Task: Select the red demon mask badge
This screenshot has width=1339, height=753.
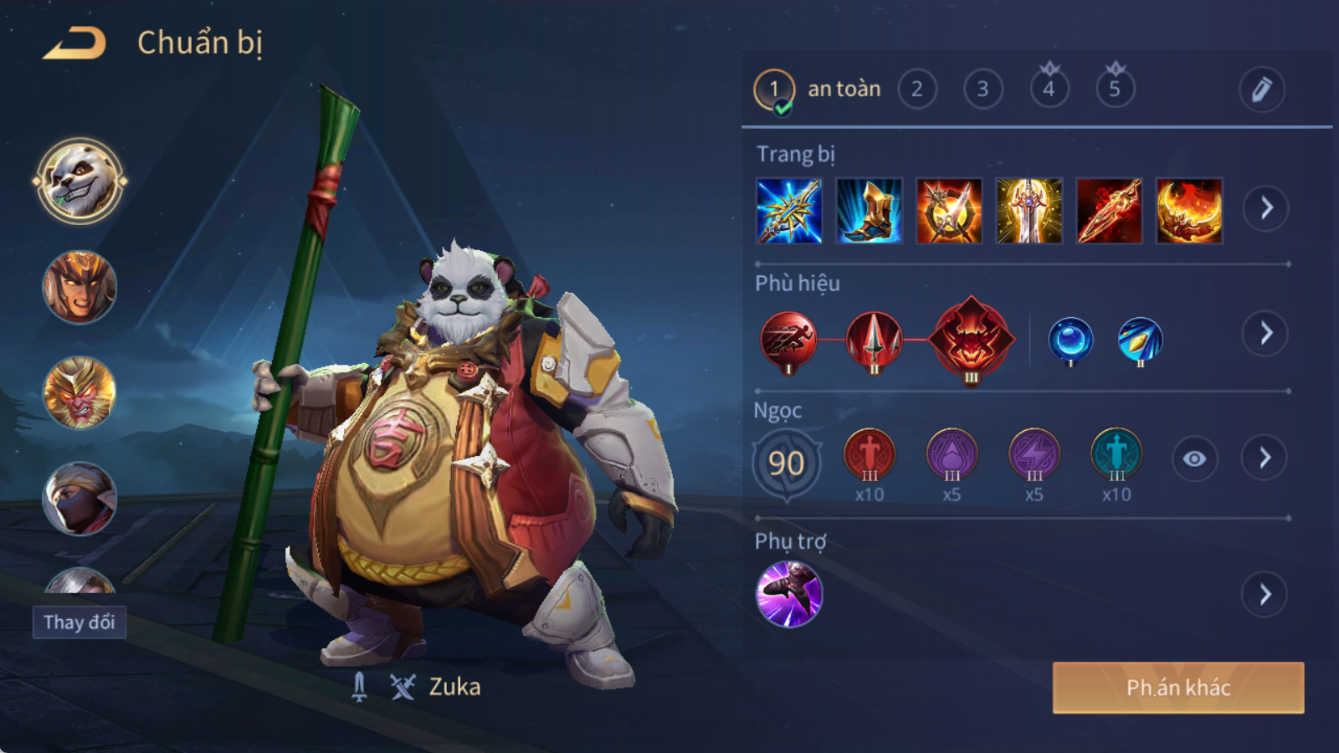Action: tap(970, 338)
